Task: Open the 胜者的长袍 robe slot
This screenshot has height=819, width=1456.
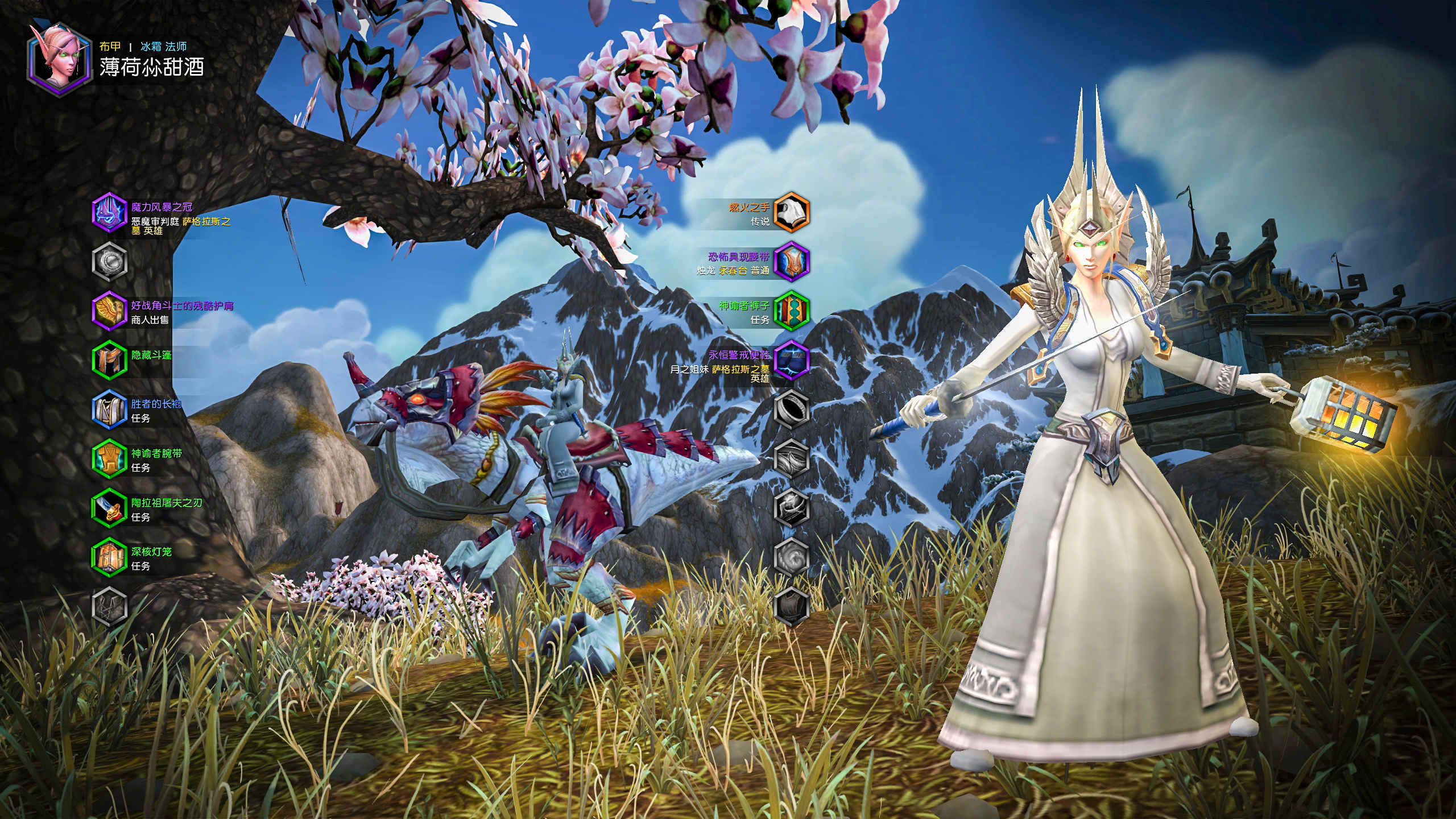Action: tap(109, 409)
